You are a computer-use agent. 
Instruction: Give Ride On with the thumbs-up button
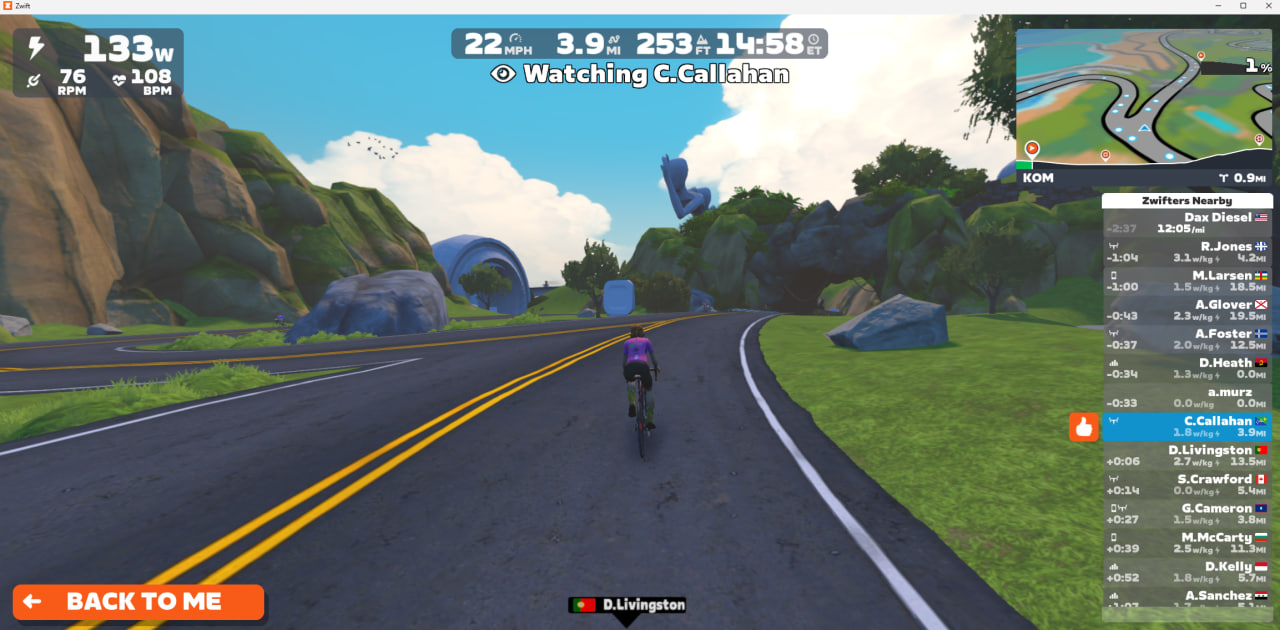(x=1084, y=427)
